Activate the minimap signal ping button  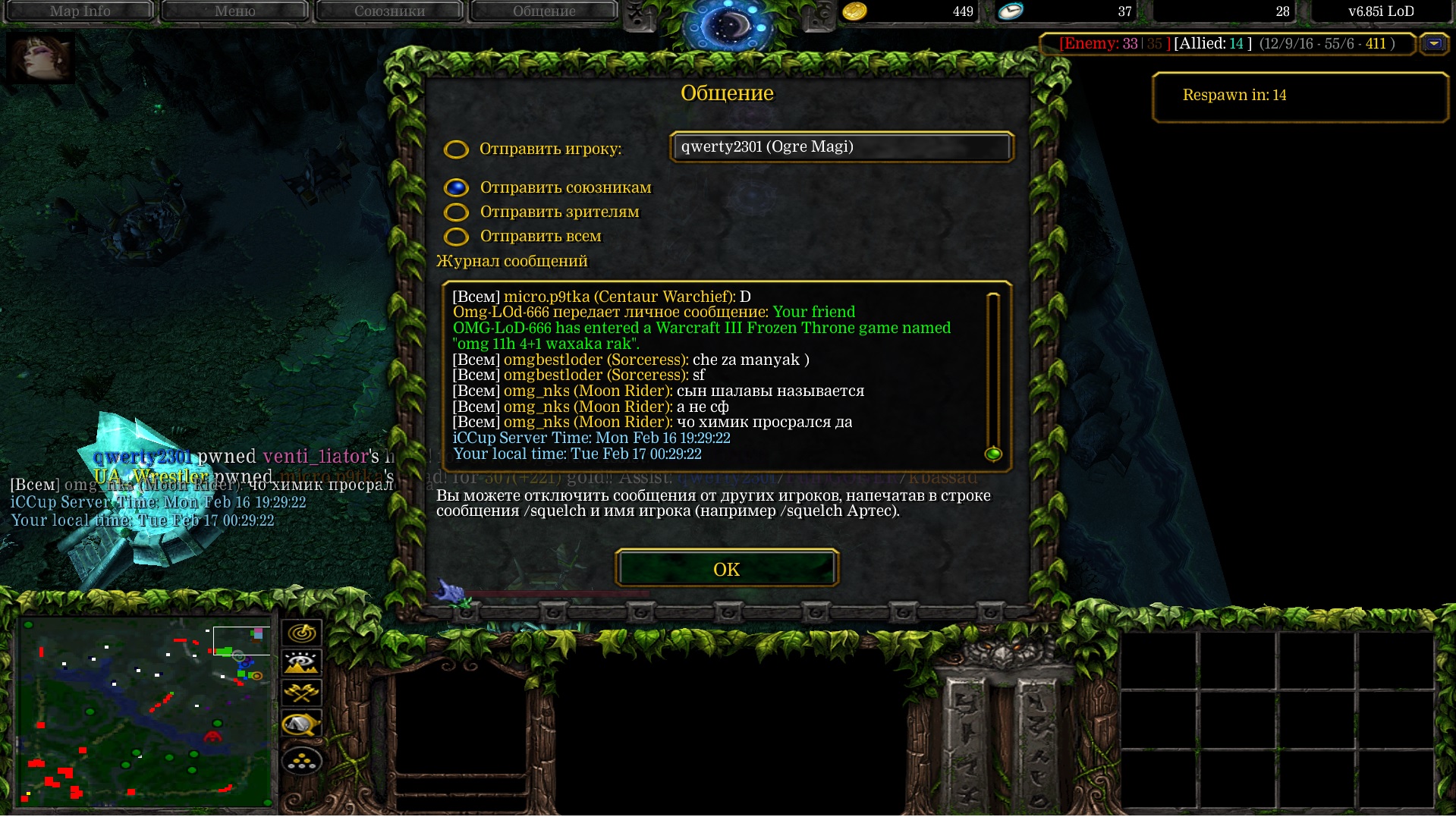(302, 633)
